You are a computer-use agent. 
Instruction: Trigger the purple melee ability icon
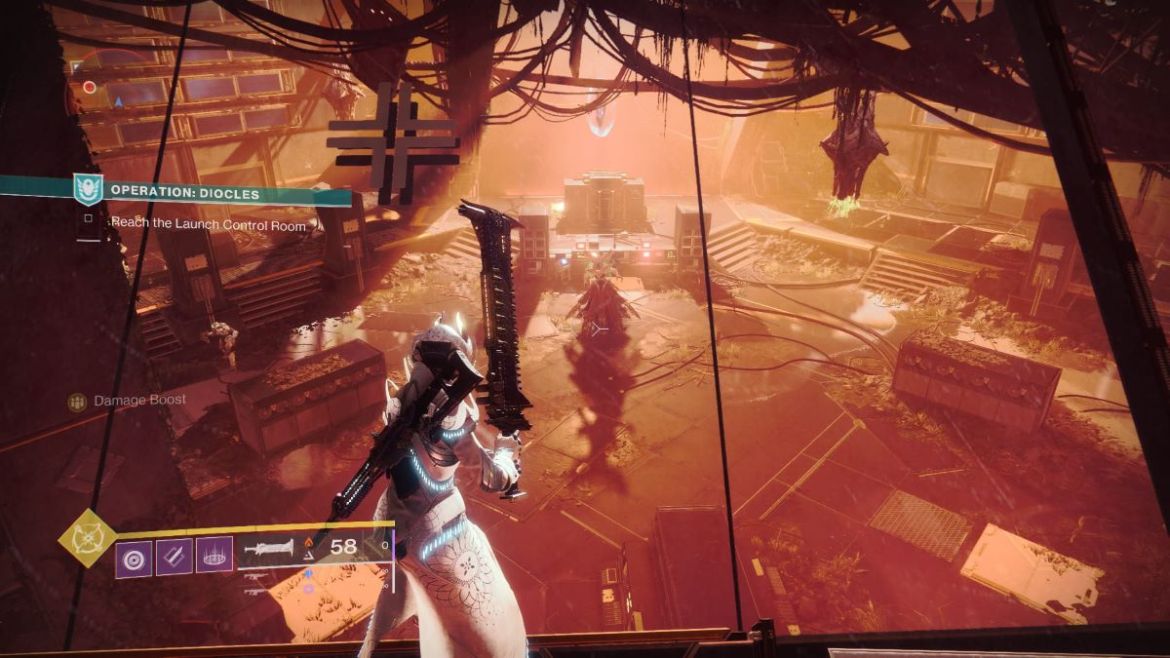[174, 558]
